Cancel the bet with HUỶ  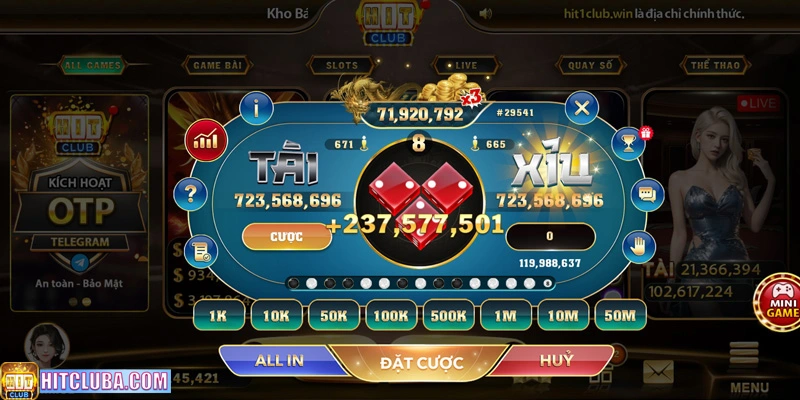click(x=556, y=360)
